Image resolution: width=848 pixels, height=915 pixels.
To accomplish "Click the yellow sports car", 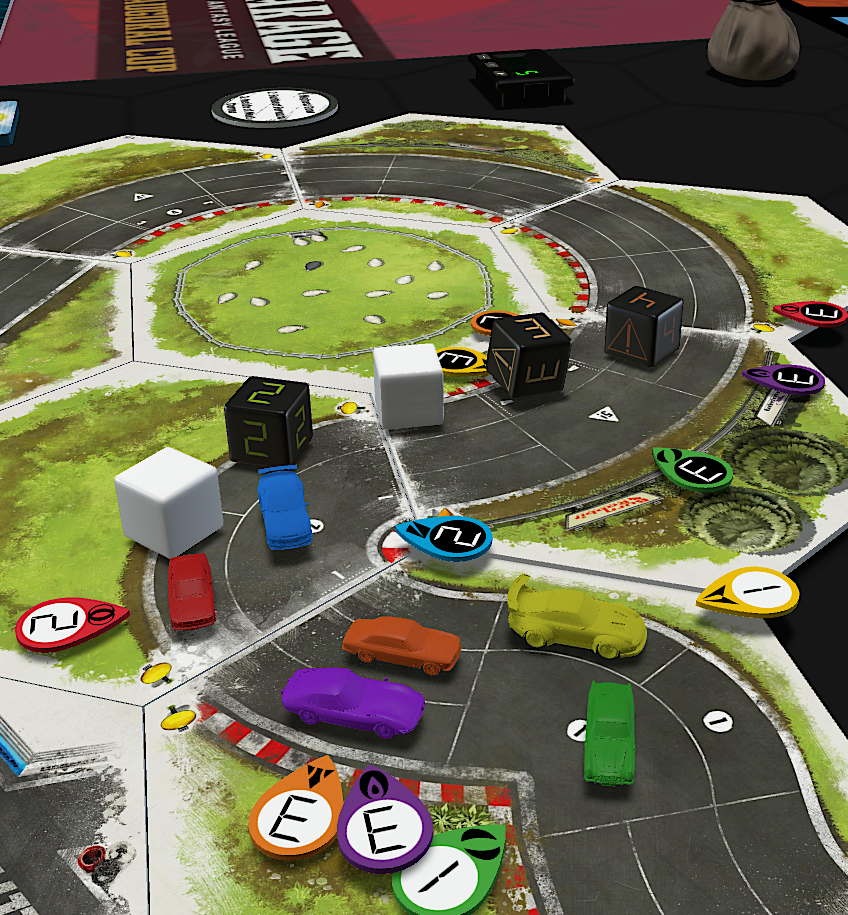I will (575, 620).
